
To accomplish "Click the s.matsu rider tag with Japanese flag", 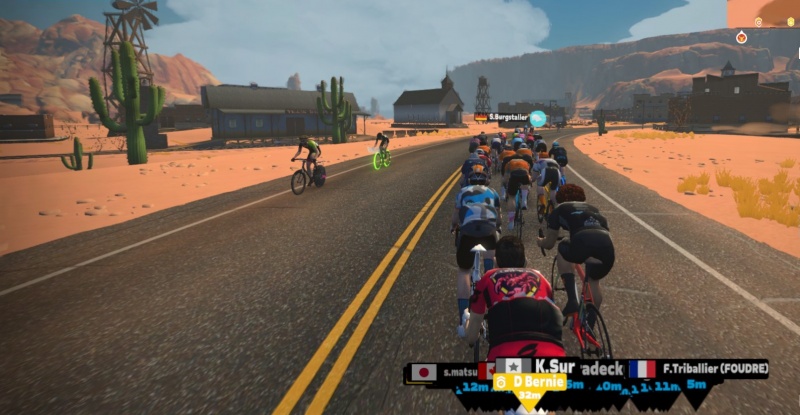I will pos(446,372).
